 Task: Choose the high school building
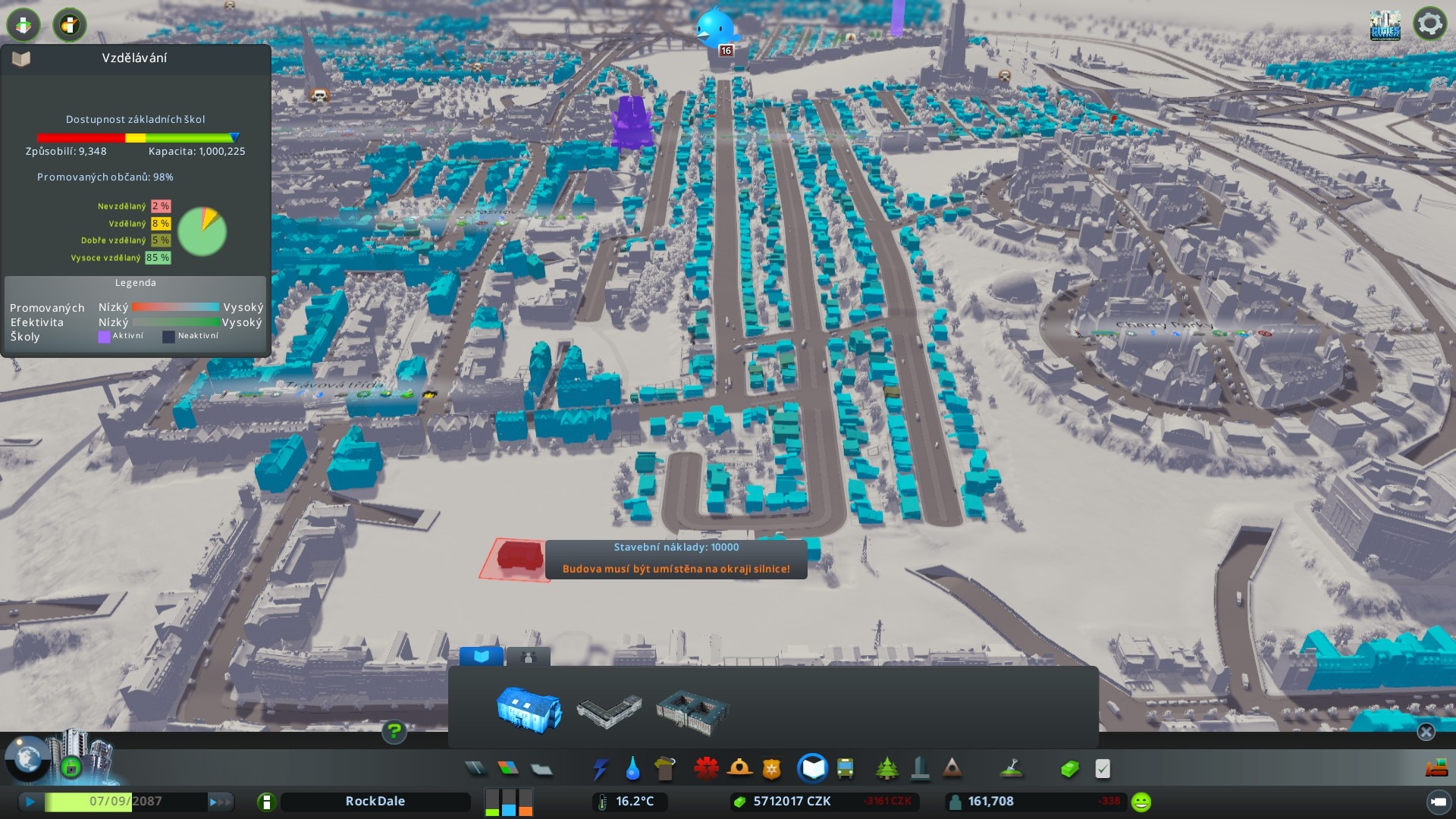tap(609, 711)
